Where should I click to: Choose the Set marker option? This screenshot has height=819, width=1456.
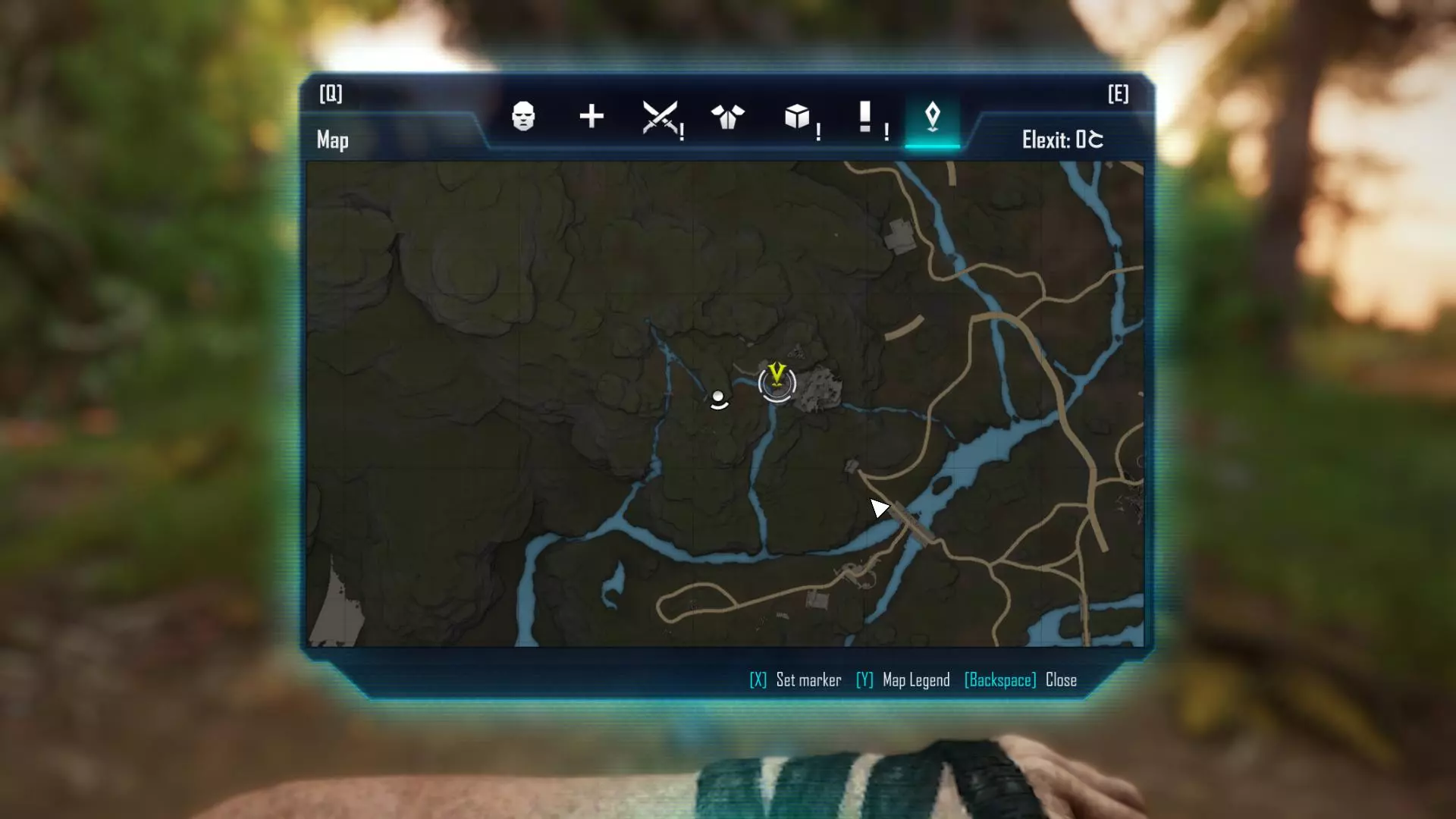(x=796, y=680)
